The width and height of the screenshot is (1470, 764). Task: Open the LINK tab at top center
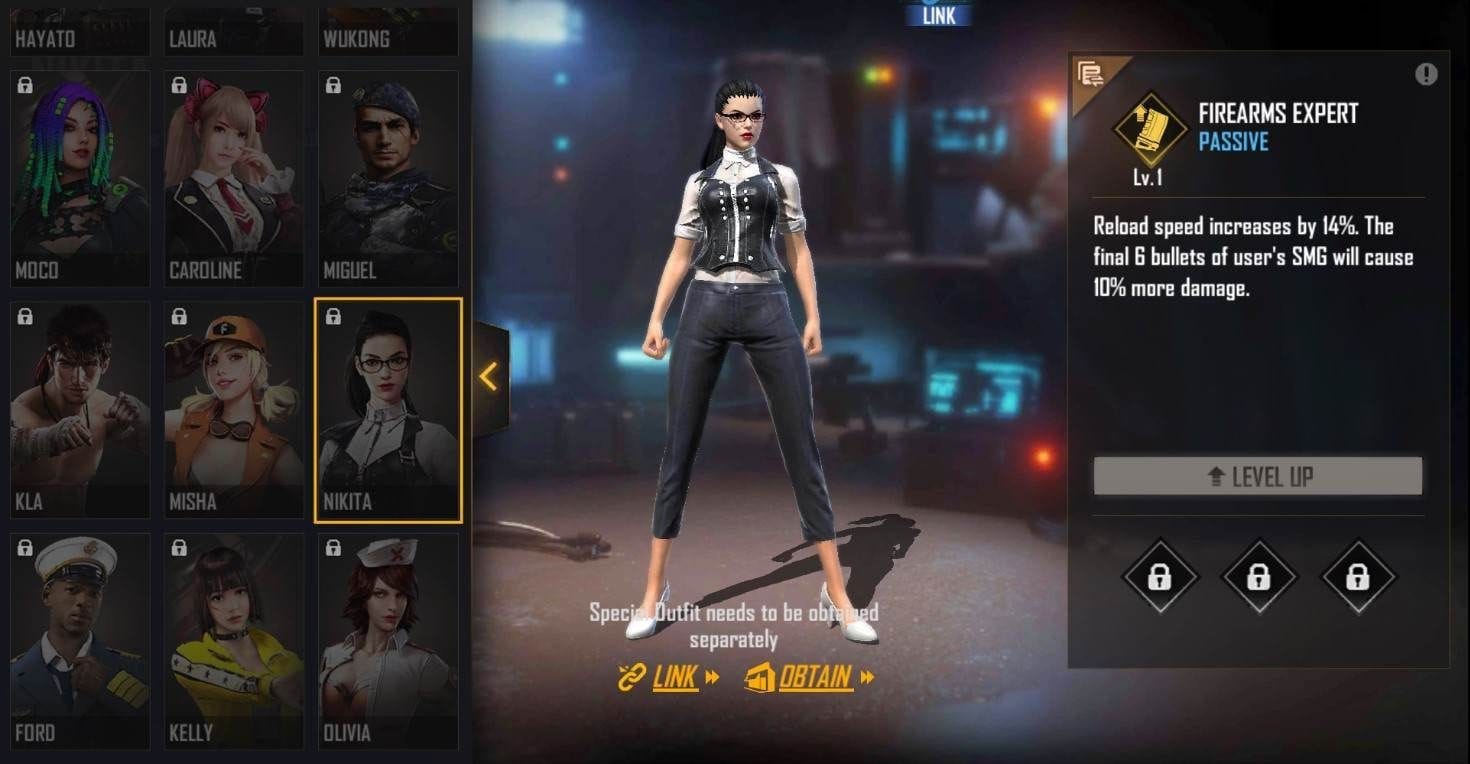[938, 14]
